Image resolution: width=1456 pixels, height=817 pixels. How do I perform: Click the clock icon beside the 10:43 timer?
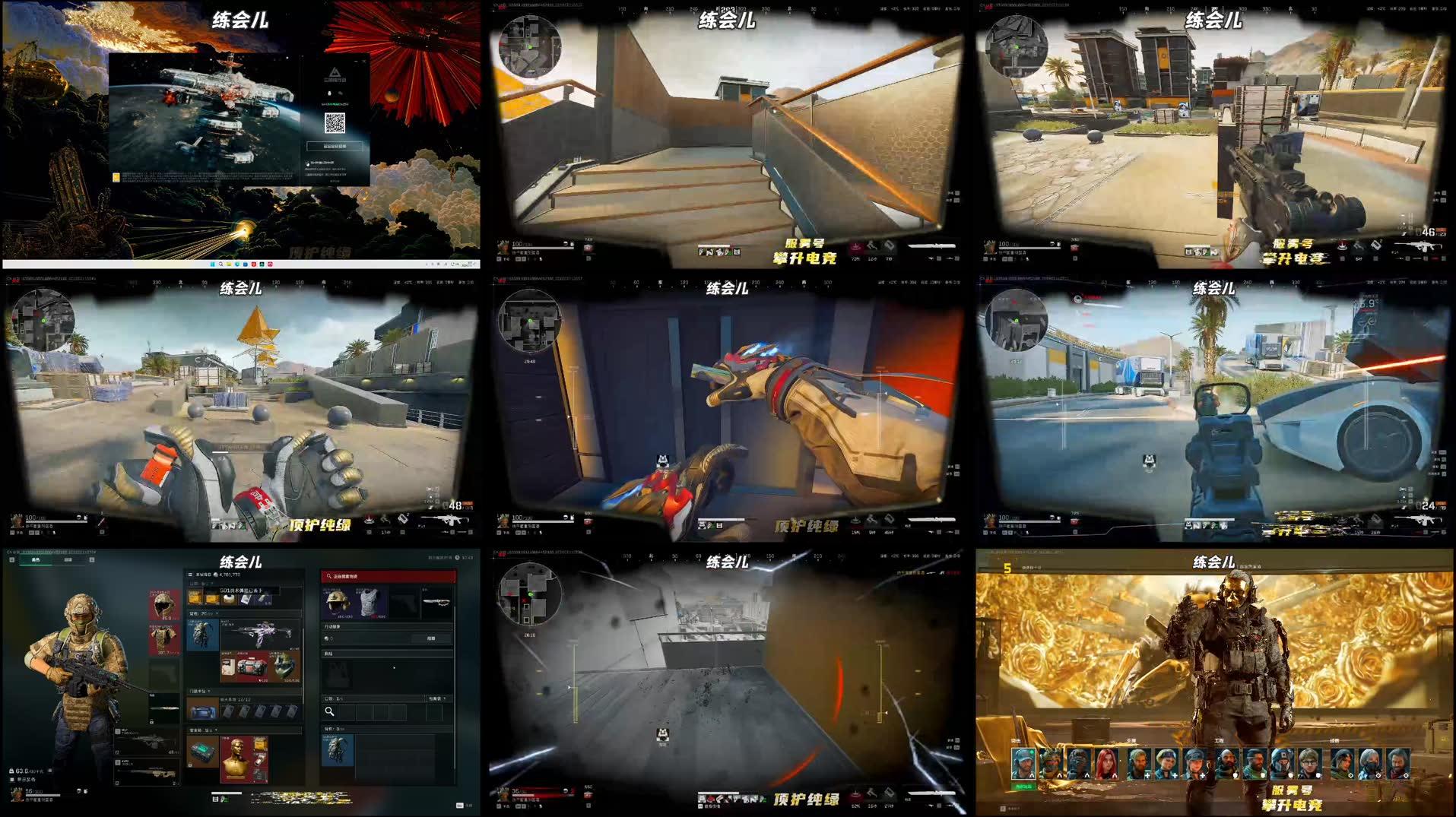[458, 558]
